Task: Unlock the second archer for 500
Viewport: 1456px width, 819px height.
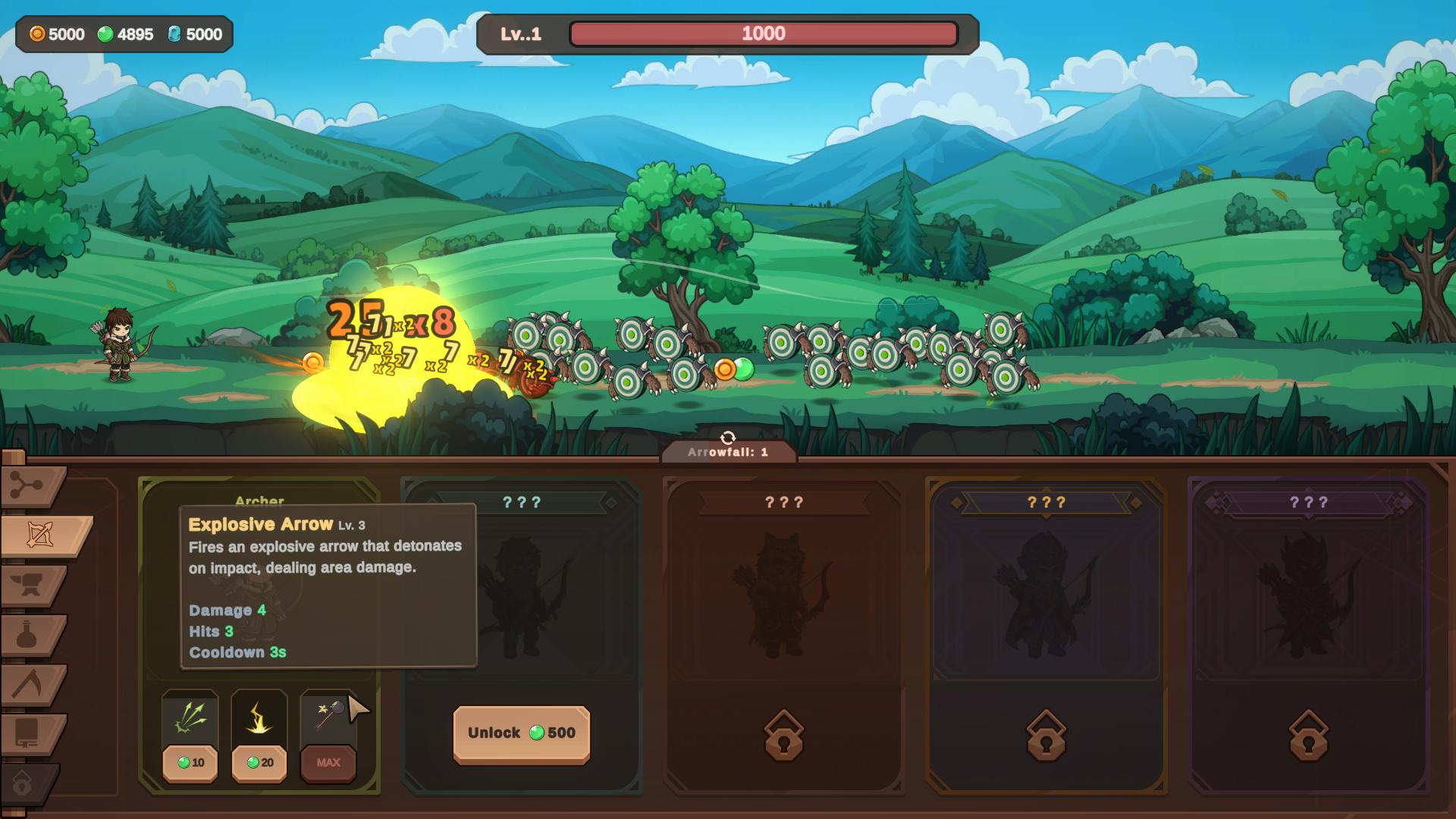Action: [x=522, y=733]
